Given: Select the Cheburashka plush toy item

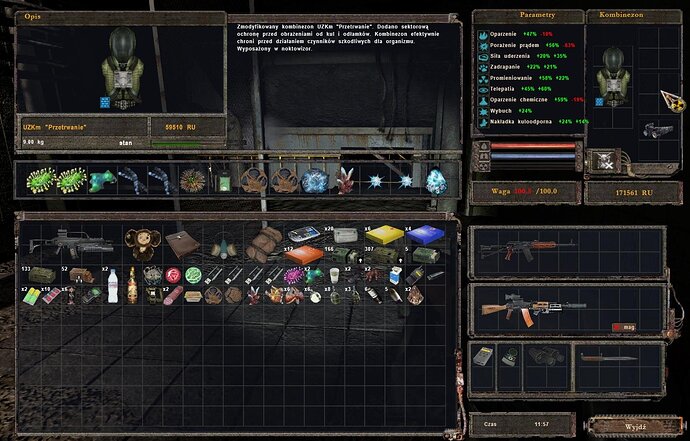Looking at the screenshot, I should click(x=140, y=244).
